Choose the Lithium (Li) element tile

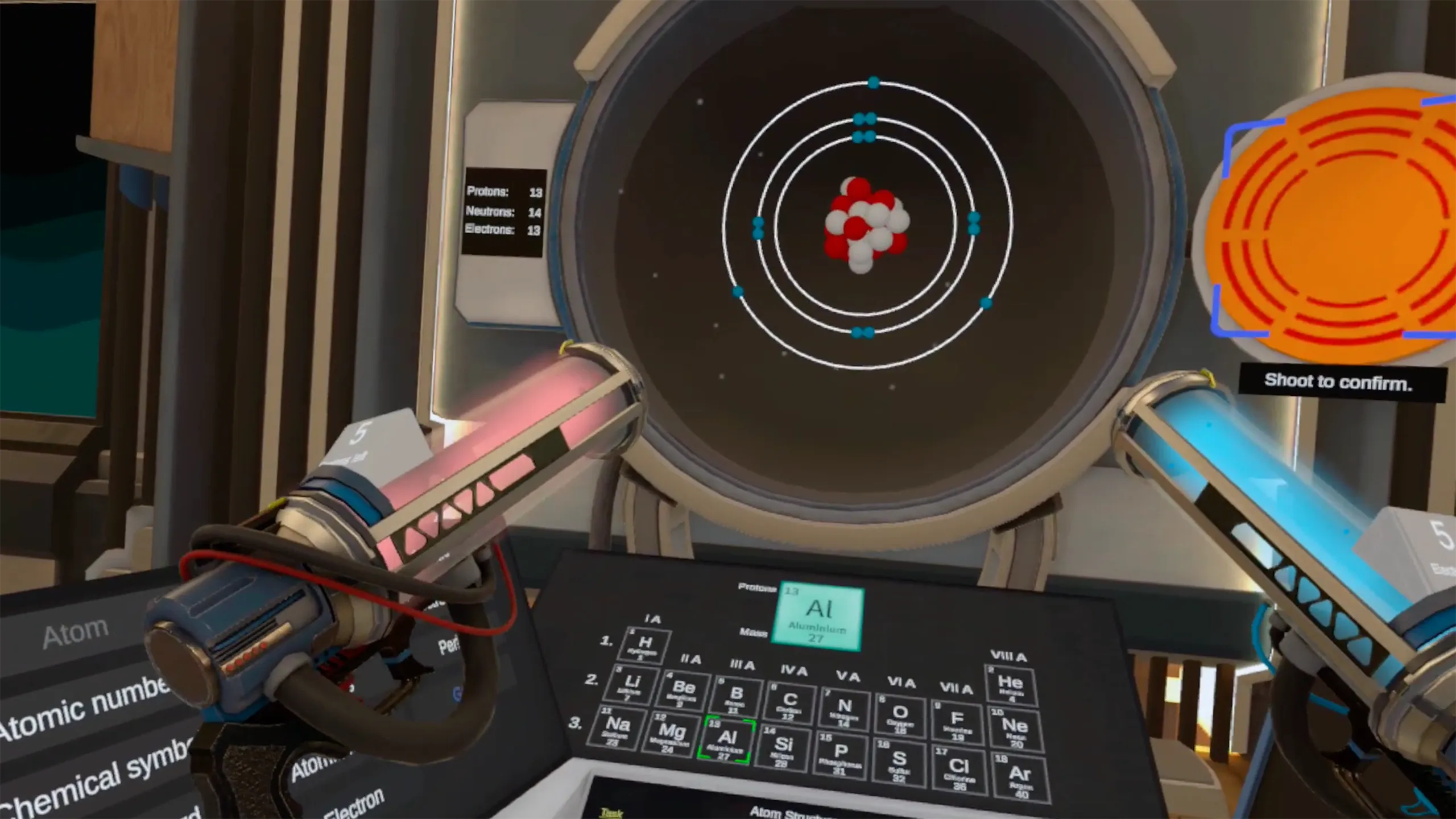click(x=632, y=685)
